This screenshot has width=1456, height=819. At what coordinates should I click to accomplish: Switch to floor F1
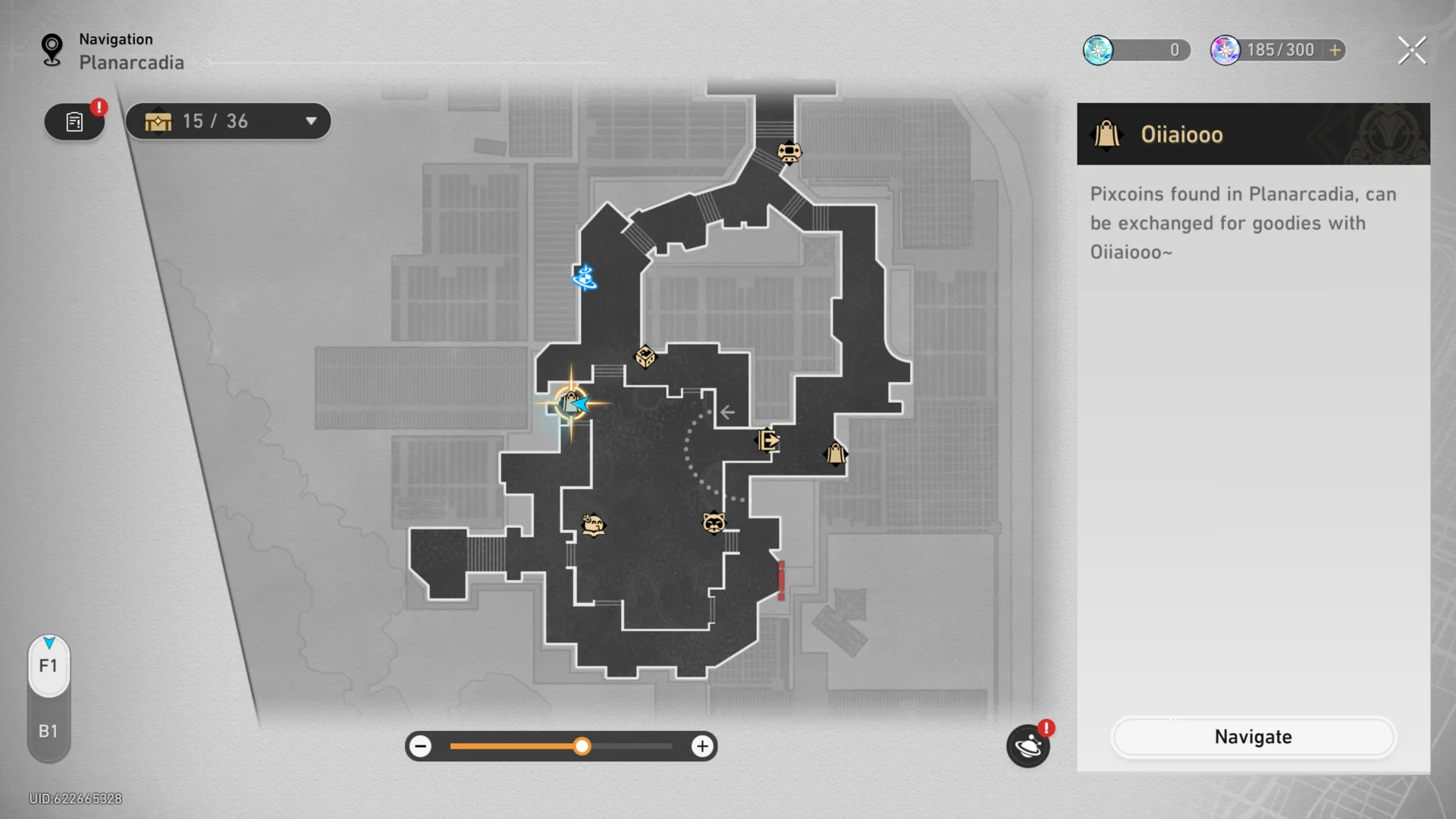coord(49,666)
